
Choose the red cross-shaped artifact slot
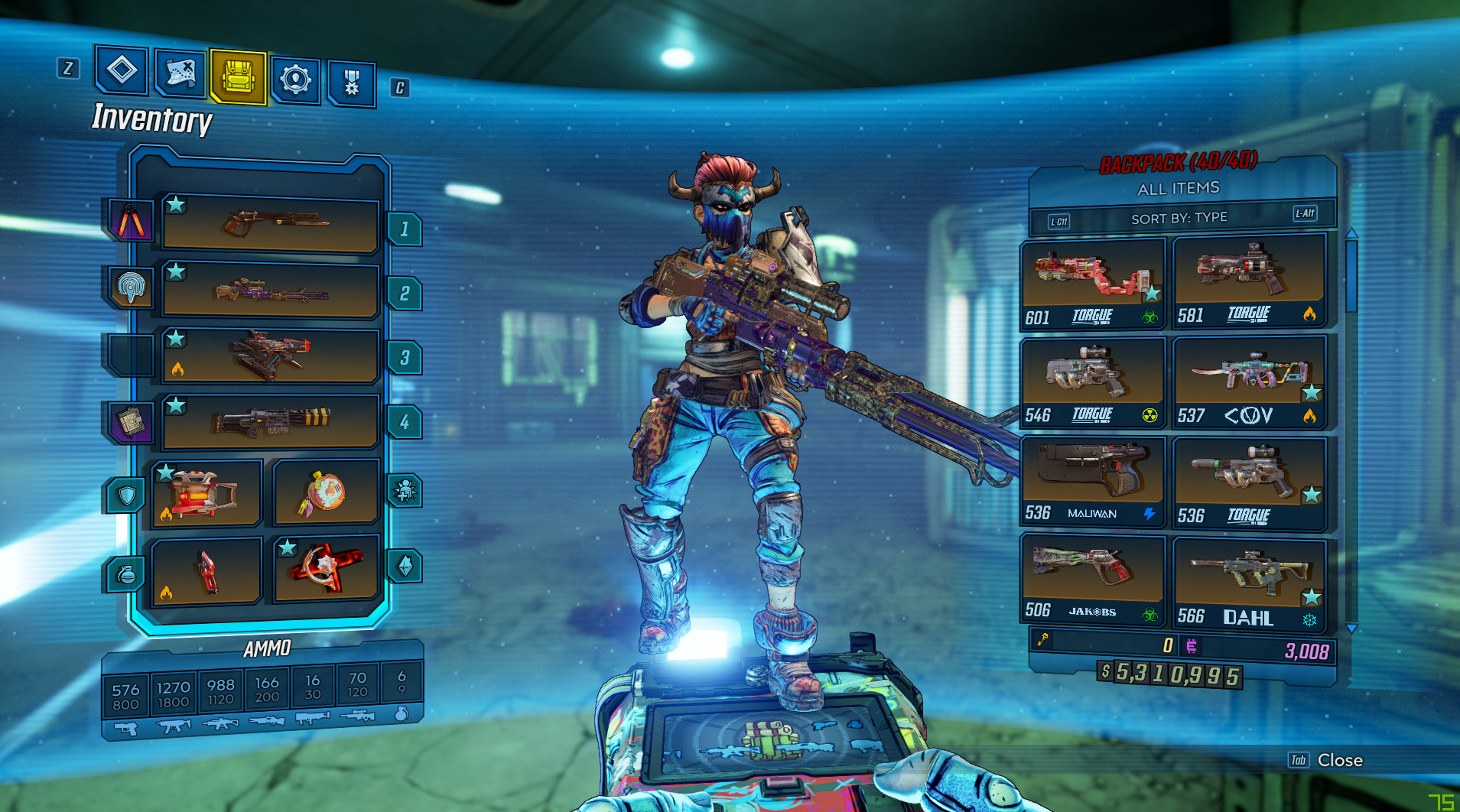click(x=326, y=569)
